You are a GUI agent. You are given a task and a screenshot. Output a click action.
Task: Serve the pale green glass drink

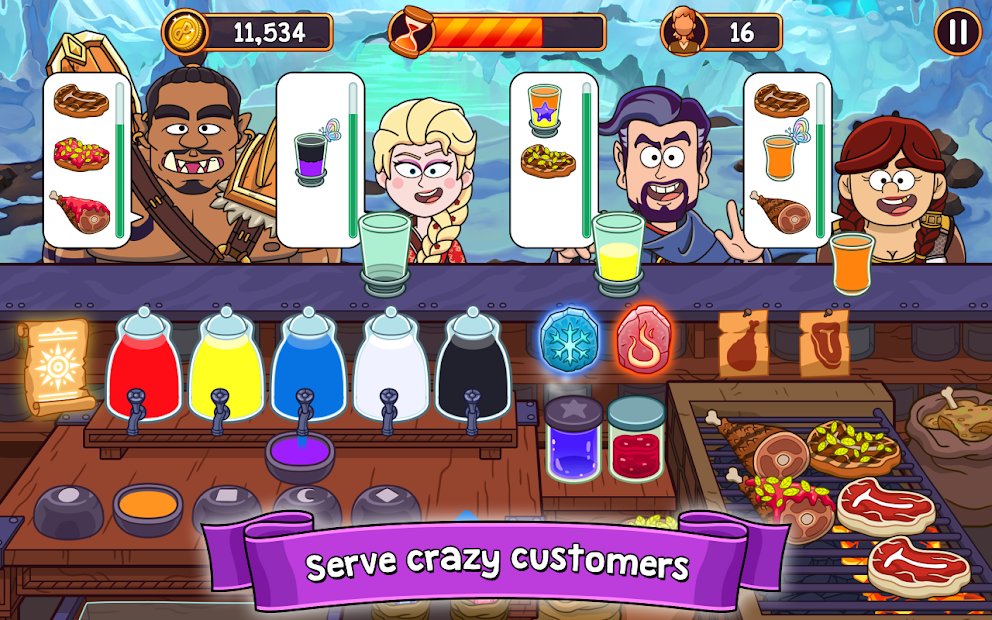385,254
